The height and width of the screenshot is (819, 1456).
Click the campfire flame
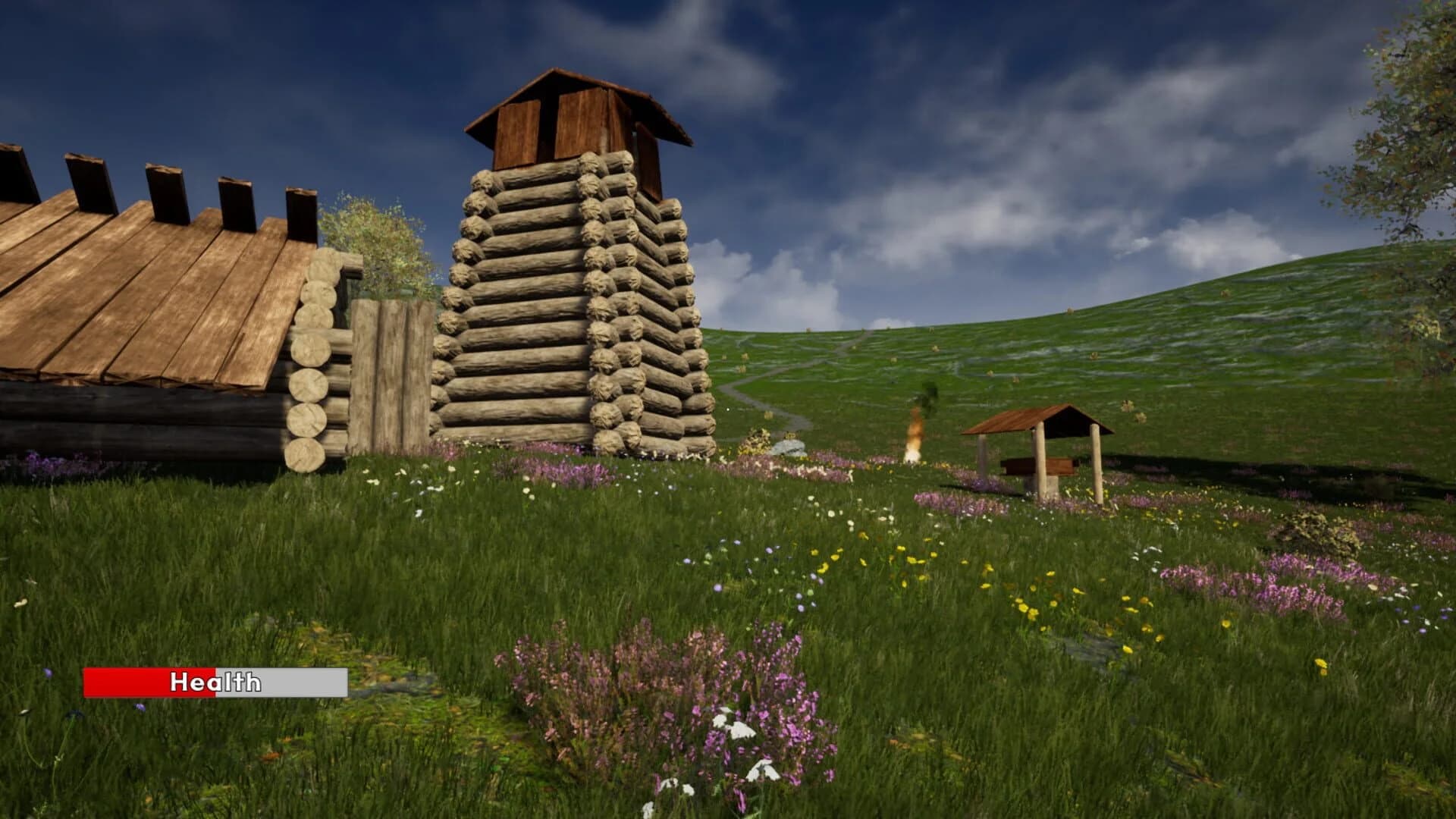(x=914, y=440)
